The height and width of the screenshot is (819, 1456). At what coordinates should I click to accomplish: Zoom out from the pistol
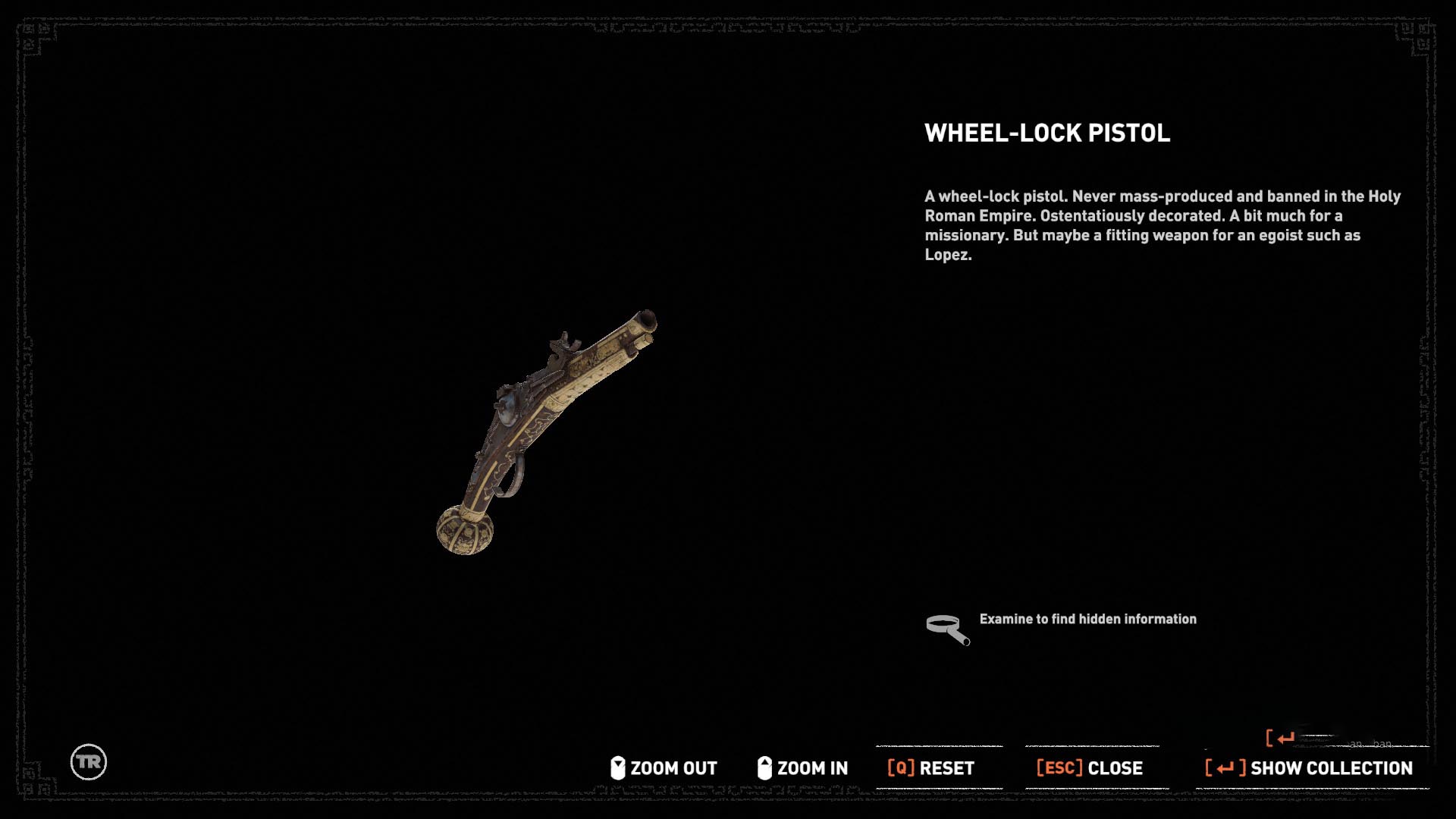click(x=664, y=768)
